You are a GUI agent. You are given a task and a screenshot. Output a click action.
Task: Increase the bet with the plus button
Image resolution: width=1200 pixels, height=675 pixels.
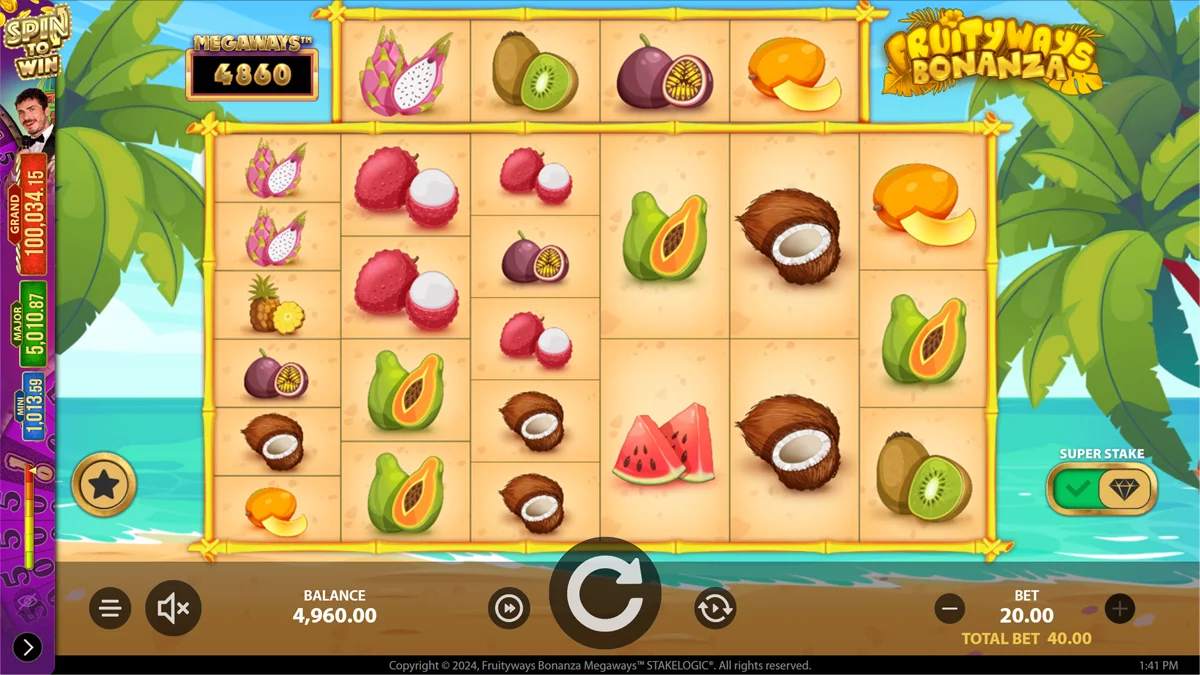coord(1119,607)
